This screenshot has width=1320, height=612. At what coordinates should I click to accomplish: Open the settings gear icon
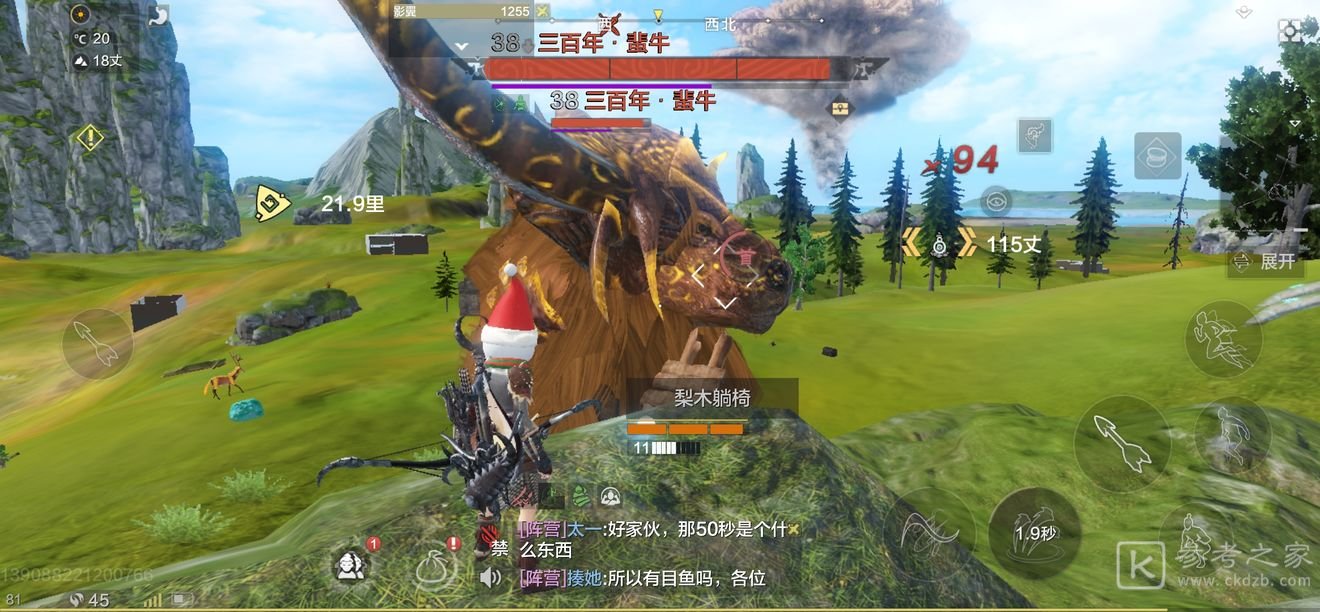tap(1291, 31)
